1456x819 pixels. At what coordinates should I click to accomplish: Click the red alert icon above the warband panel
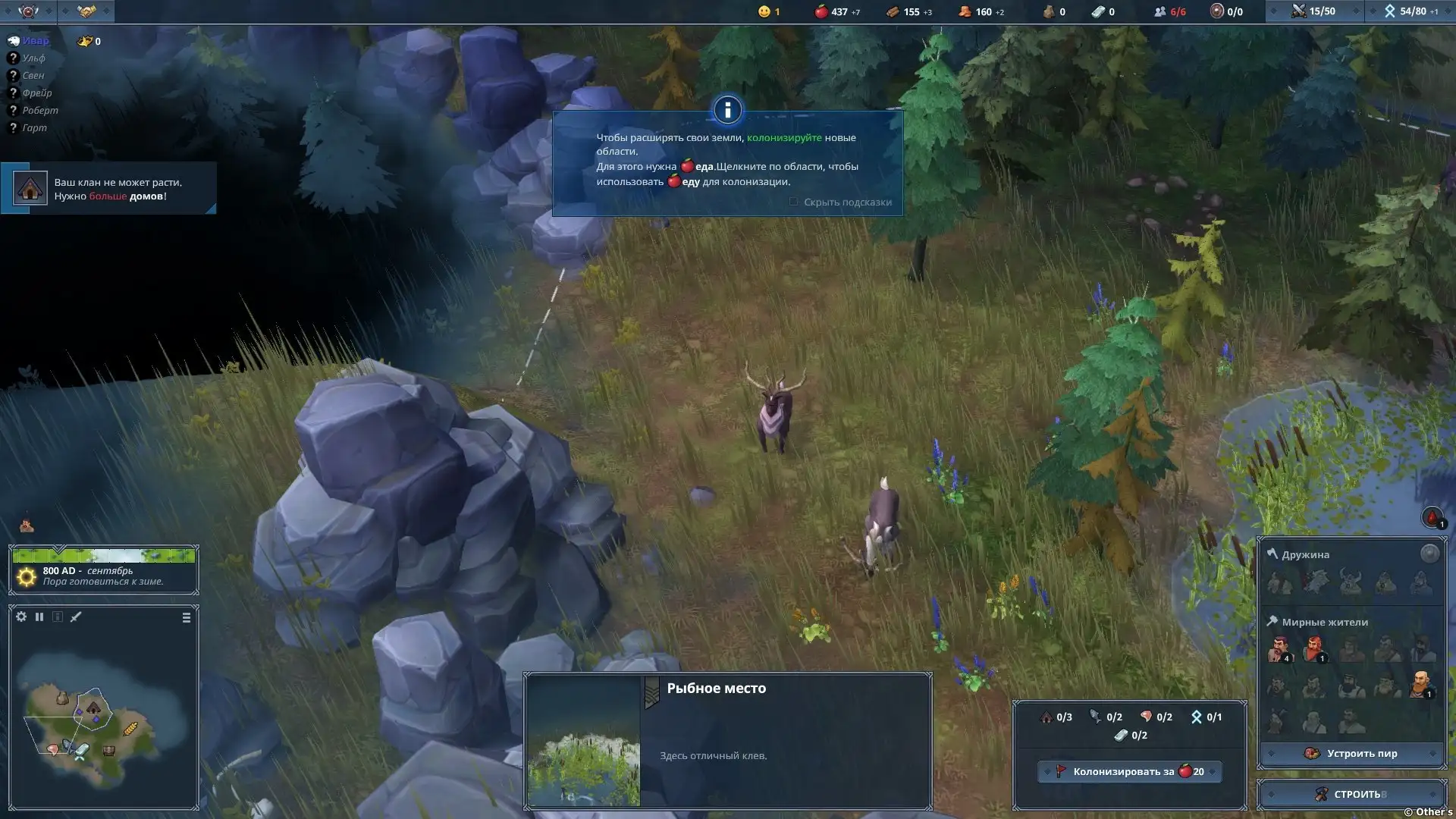[1432, 518]
